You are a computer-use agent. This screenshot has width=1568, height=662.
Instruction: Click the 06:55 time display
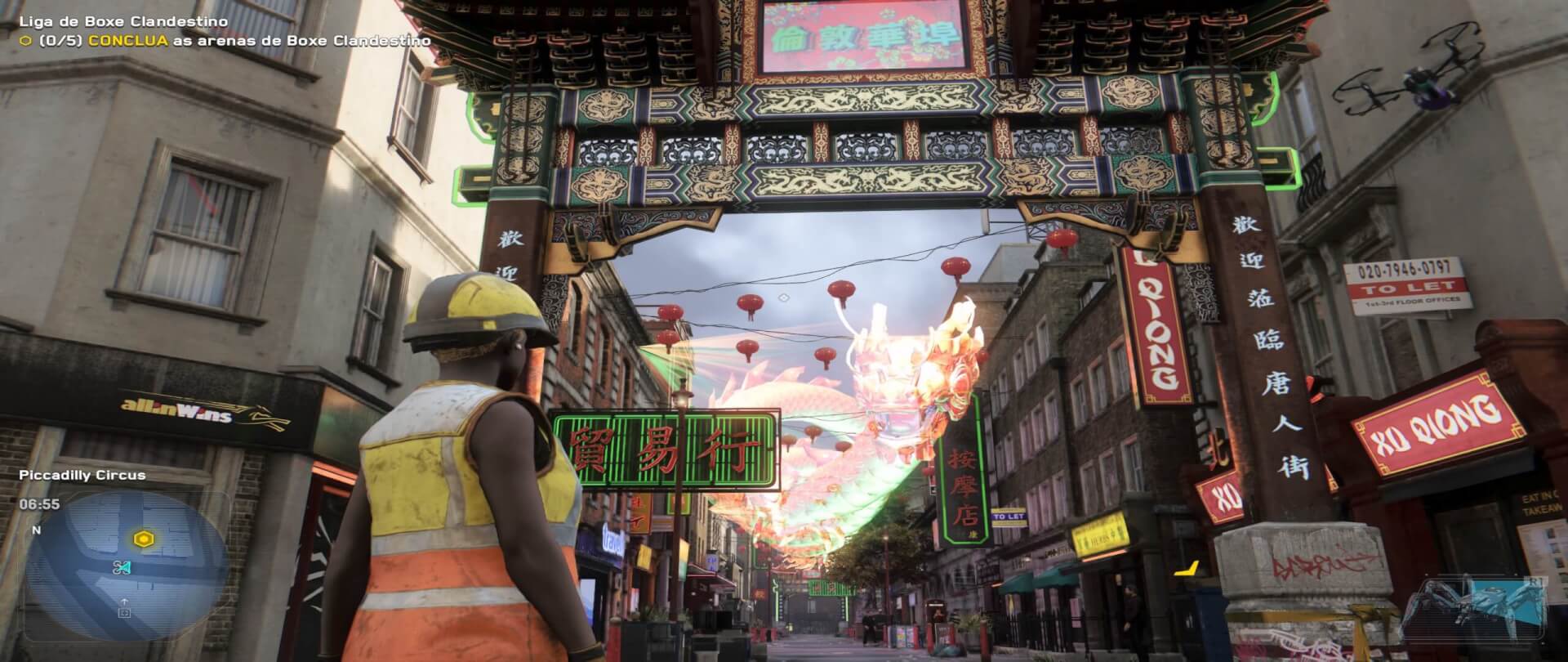click(39, 503)
